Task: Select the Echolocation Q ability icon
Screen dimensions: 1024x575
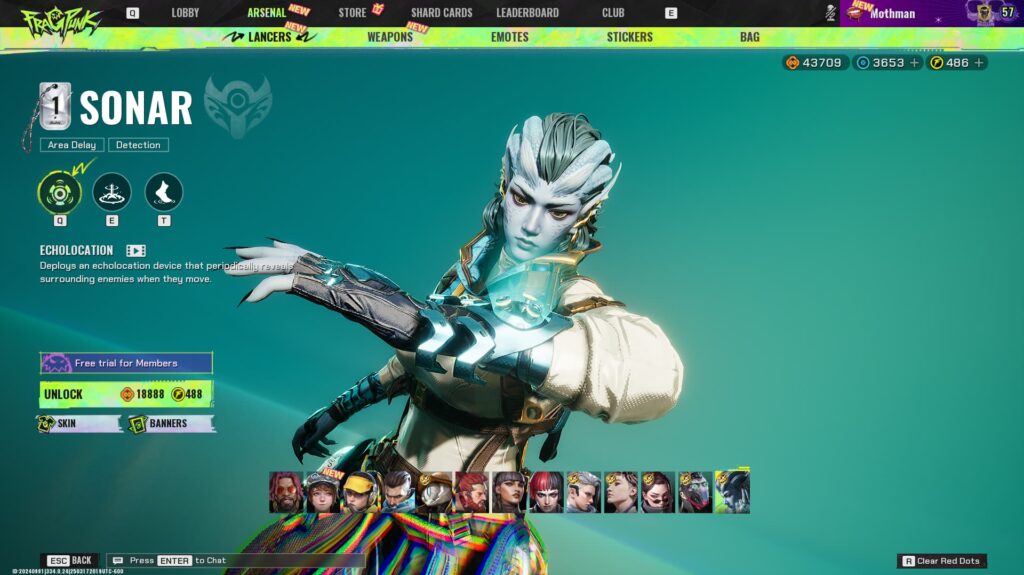Action: pyautogui.click(x=60, y=192)
